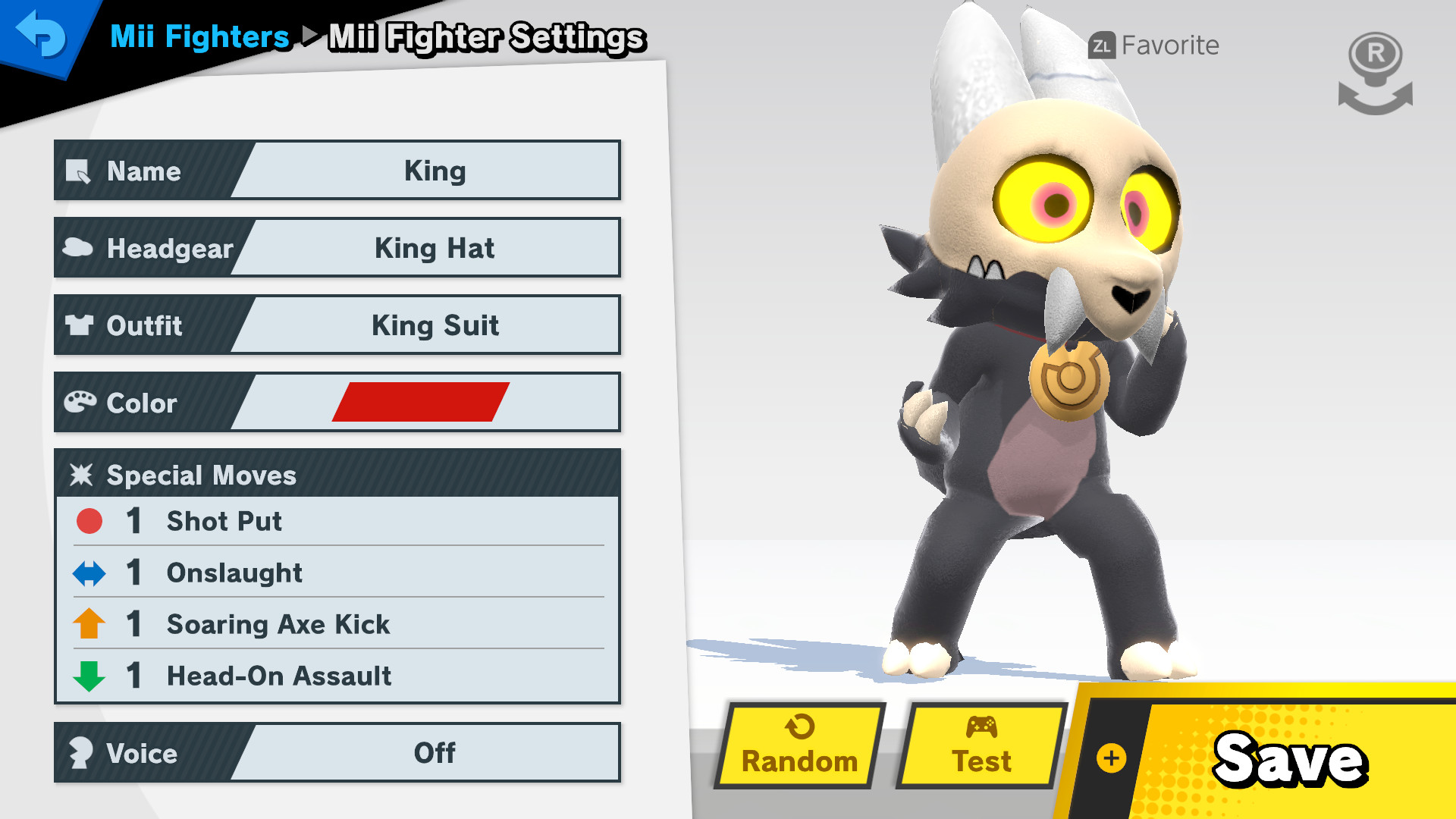
Task: Select the red neutral special circle icon
Action: [89, 521]
